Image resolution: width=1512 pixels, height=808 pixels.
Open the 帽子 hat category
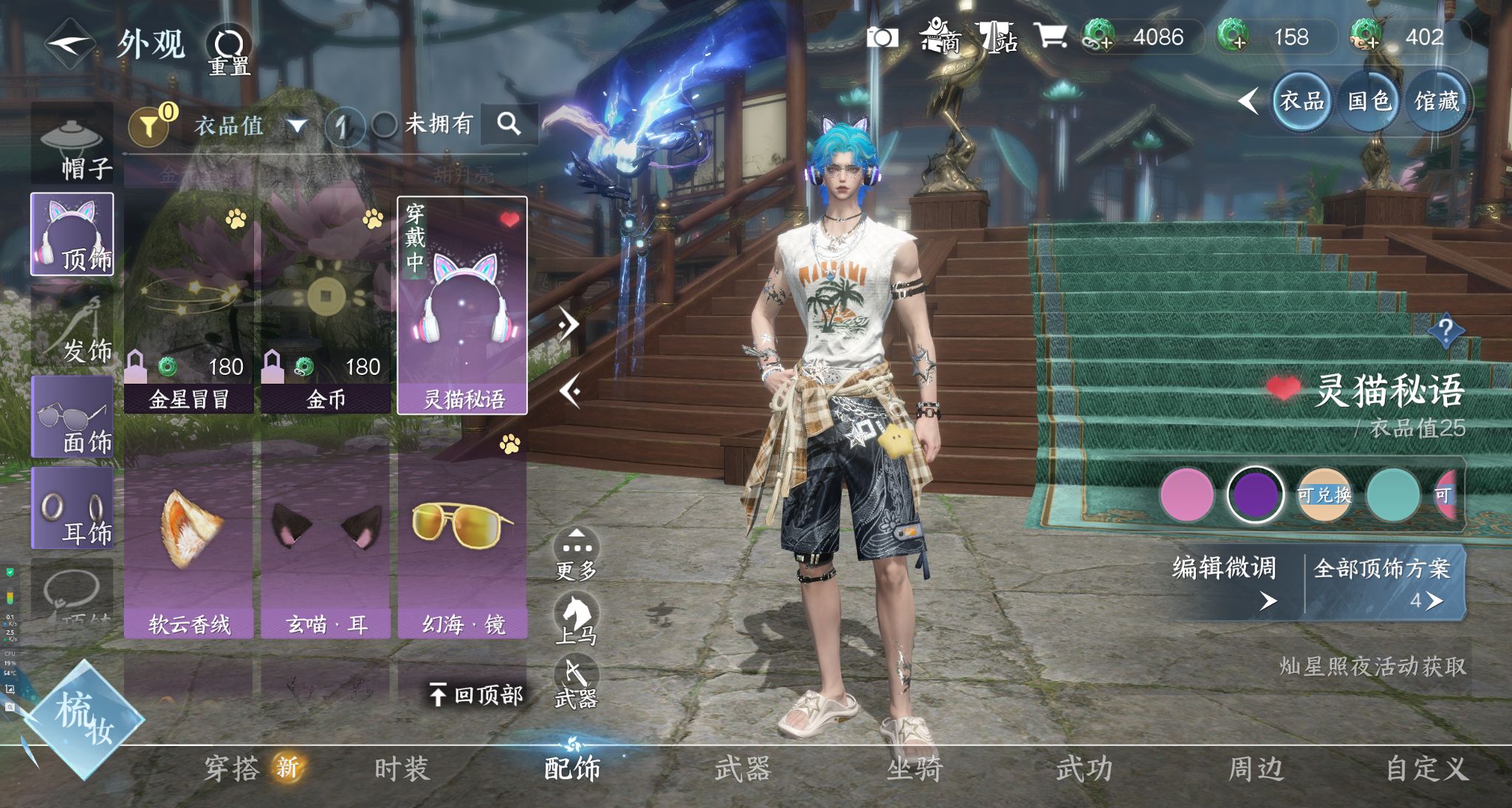(x=72, y=145)
